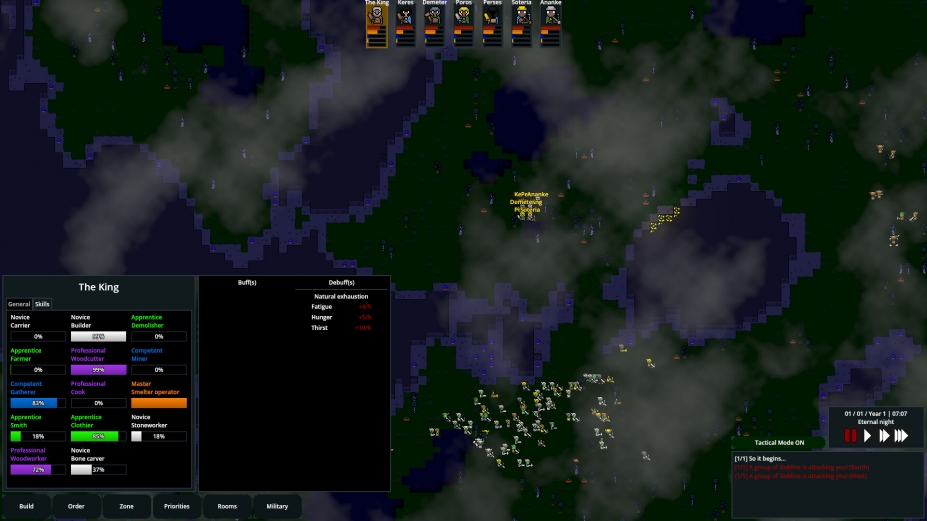Select the Perses portrait
Image resolution: width=927 pixels, height=521 pixels.
click(x=492, y=23)
